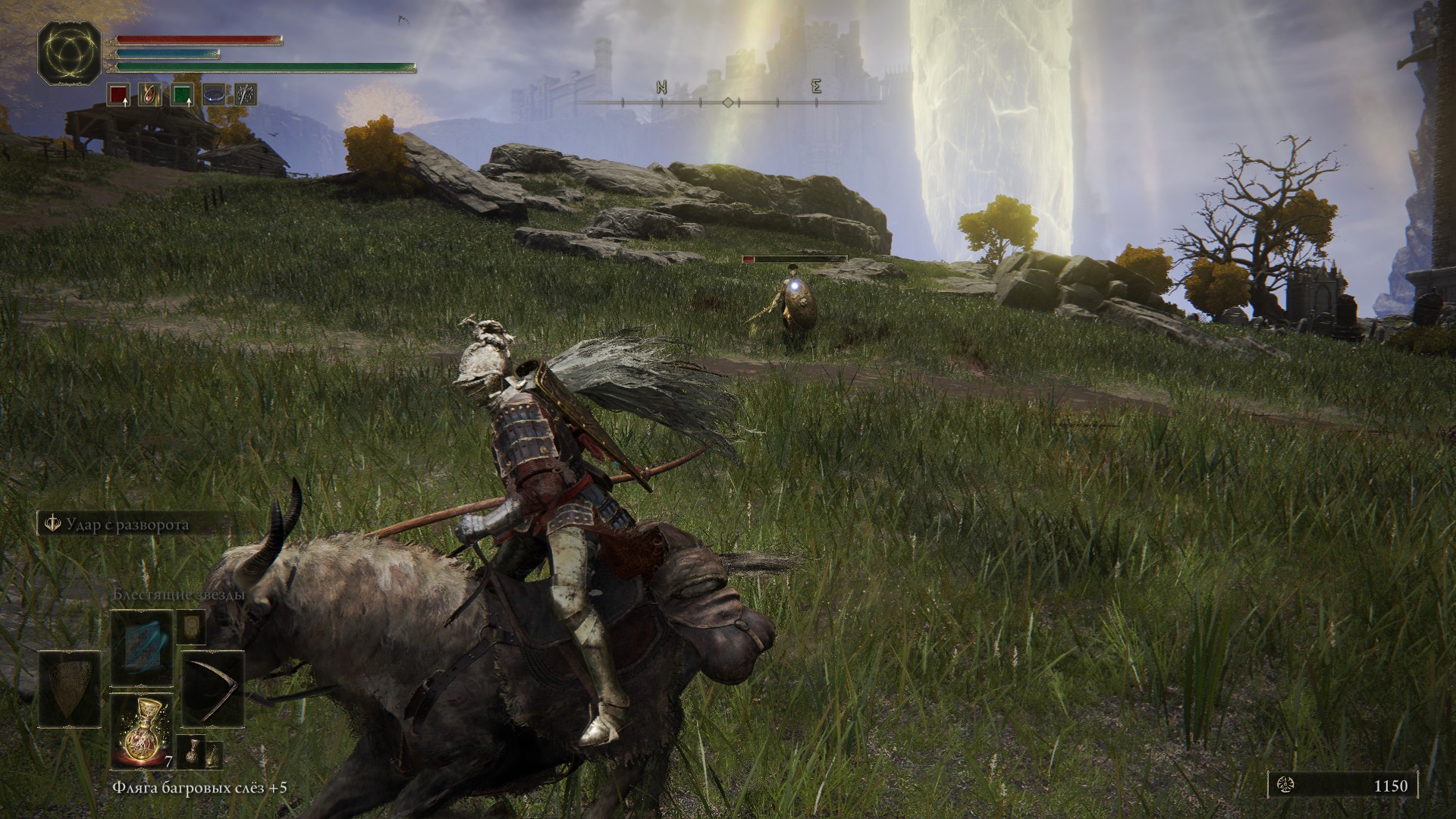Inspect the red health-up buff icon
Screen dimensions: 1456x819
[x=118, y=95]
